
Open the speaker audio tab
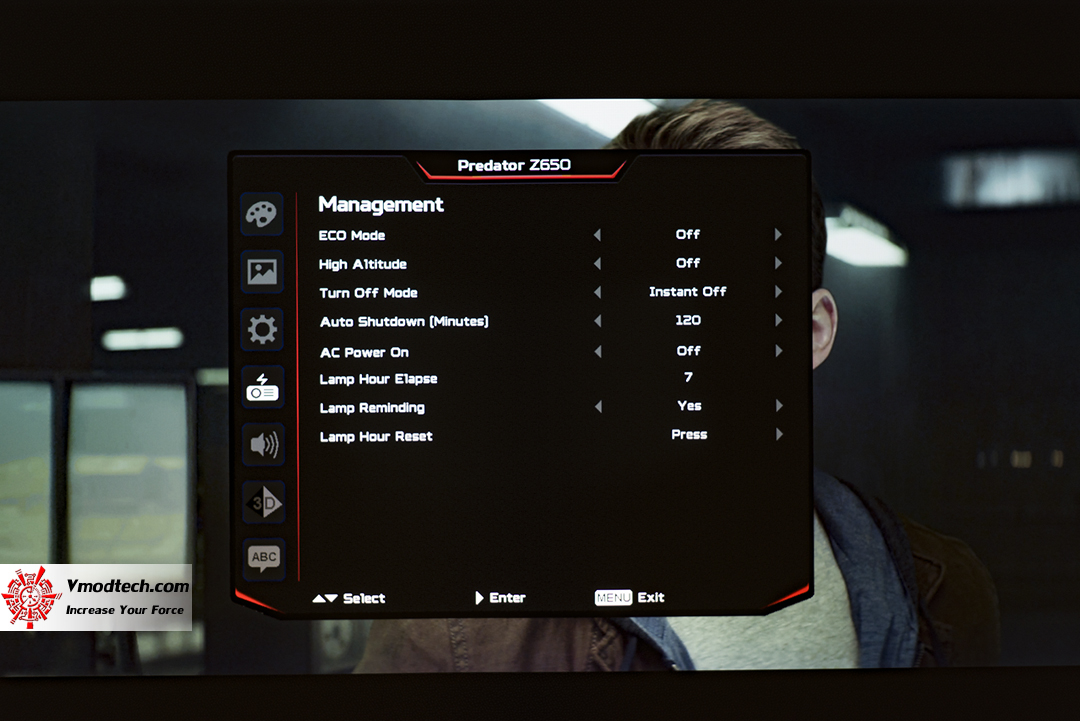pyautogui.click(x=263, y=445)
